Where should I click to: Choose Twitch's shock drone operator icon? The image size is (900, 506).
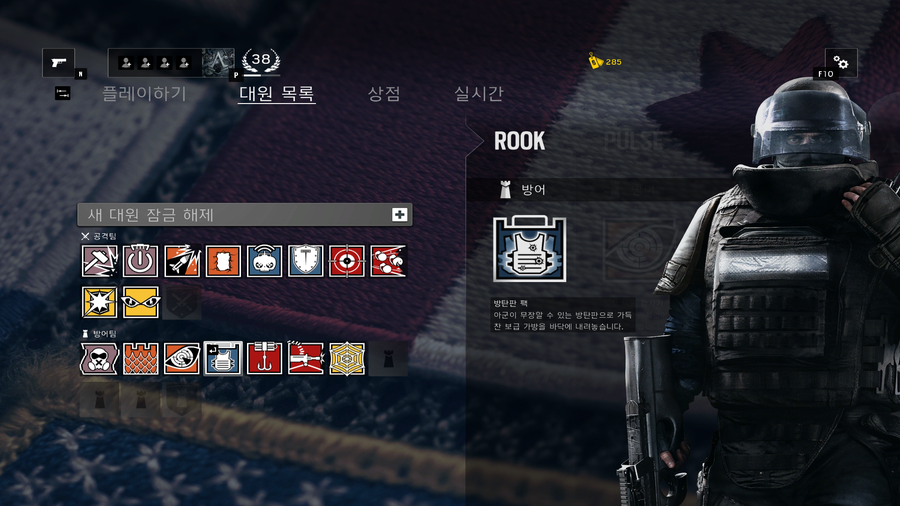pos(265,261)
